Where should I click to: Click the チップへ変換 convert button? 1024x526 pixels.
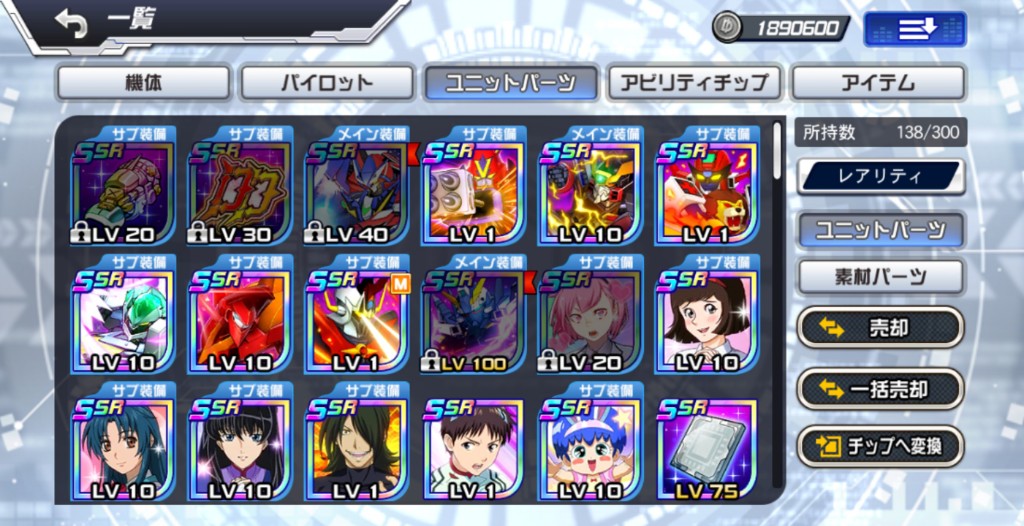[x=880, y=445]
